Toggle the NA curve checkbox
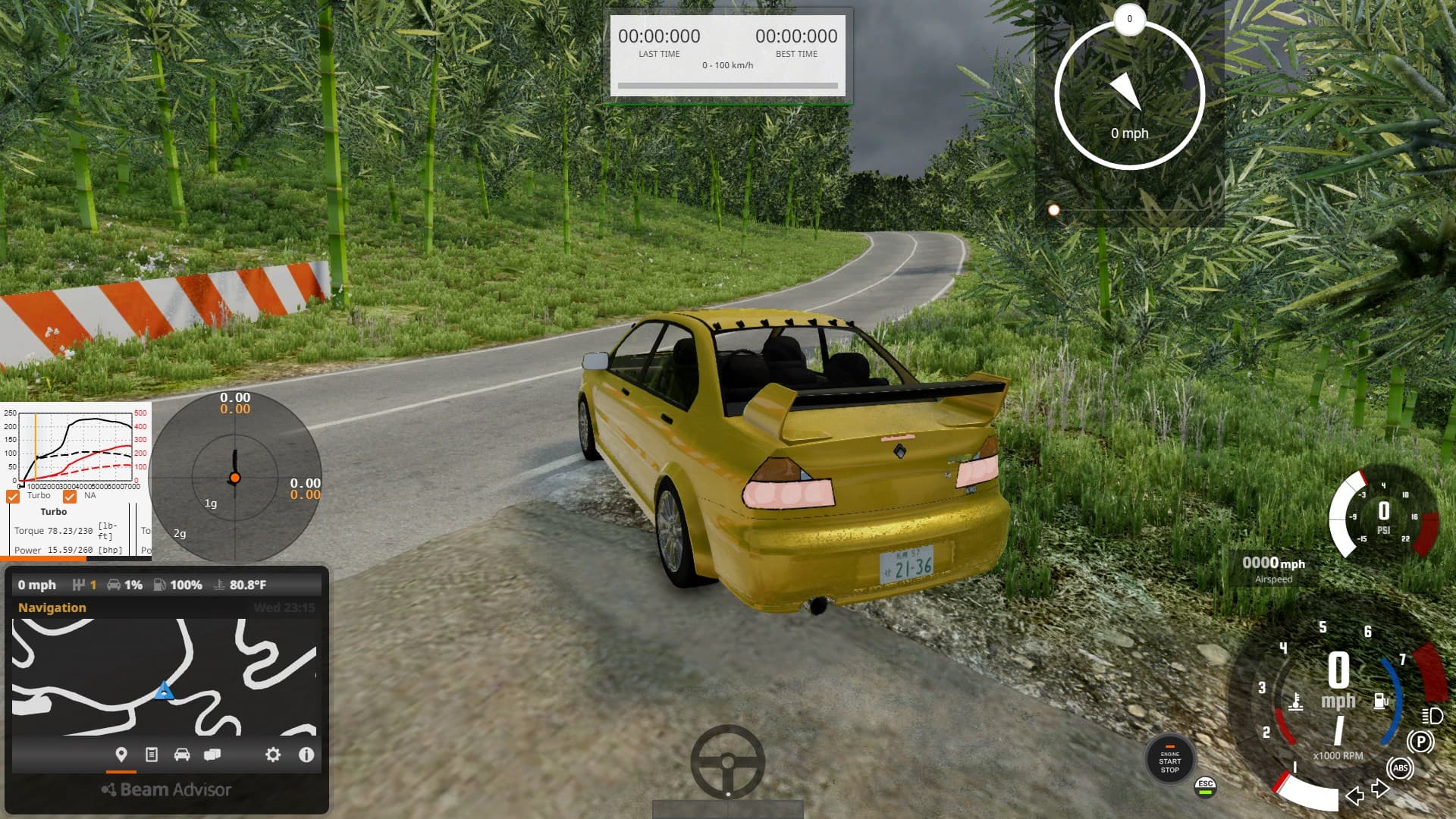Viewport: 1456px width, 819px height. [70, 497]
